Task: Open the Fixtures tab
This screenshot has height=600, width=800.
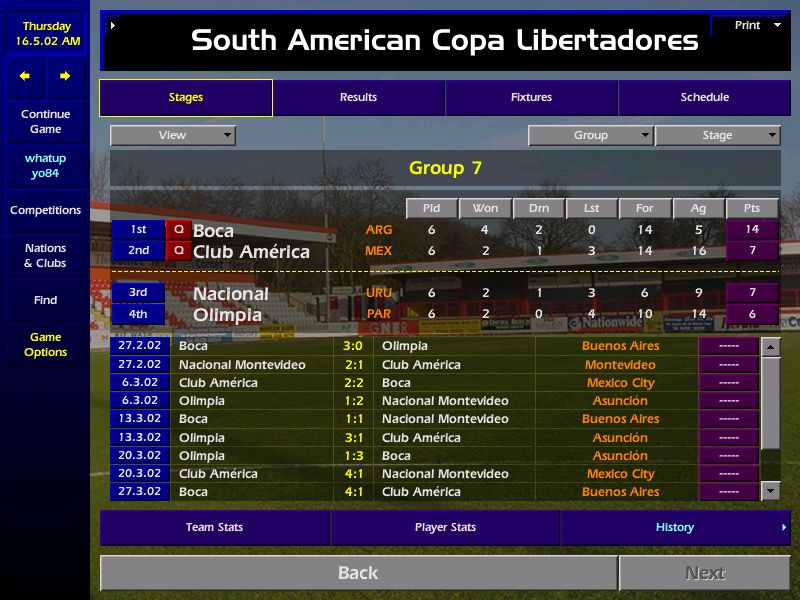Action: pos(531,98)
